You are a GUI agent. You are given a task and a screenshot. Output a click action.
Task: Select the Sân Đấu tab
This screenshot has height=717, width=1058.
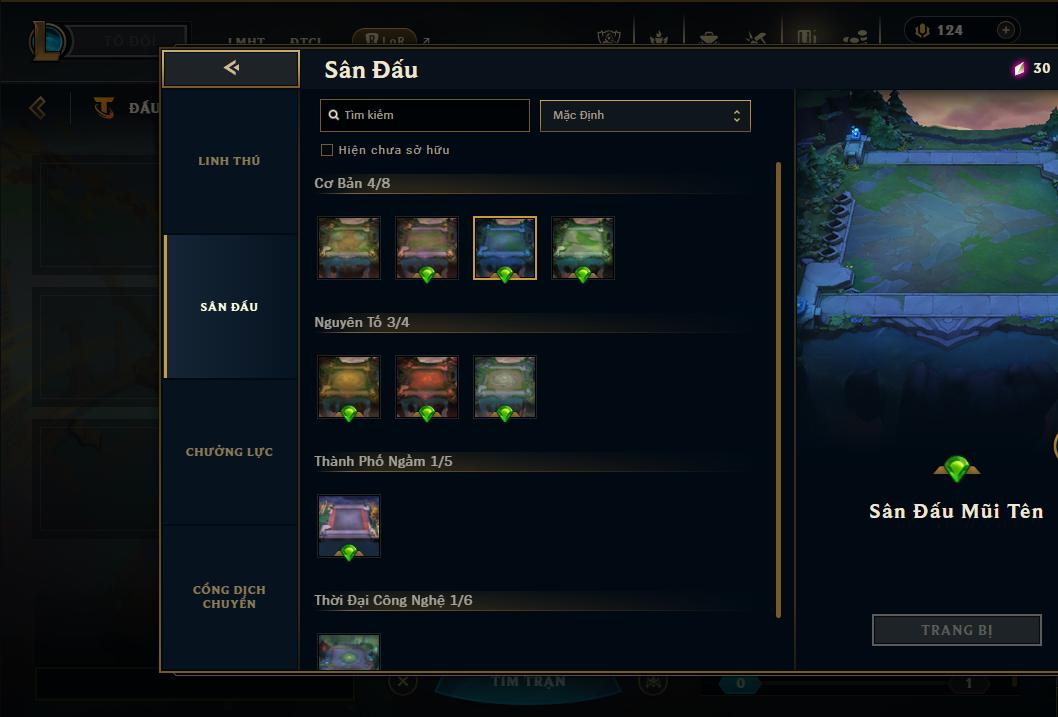point(229,307)
